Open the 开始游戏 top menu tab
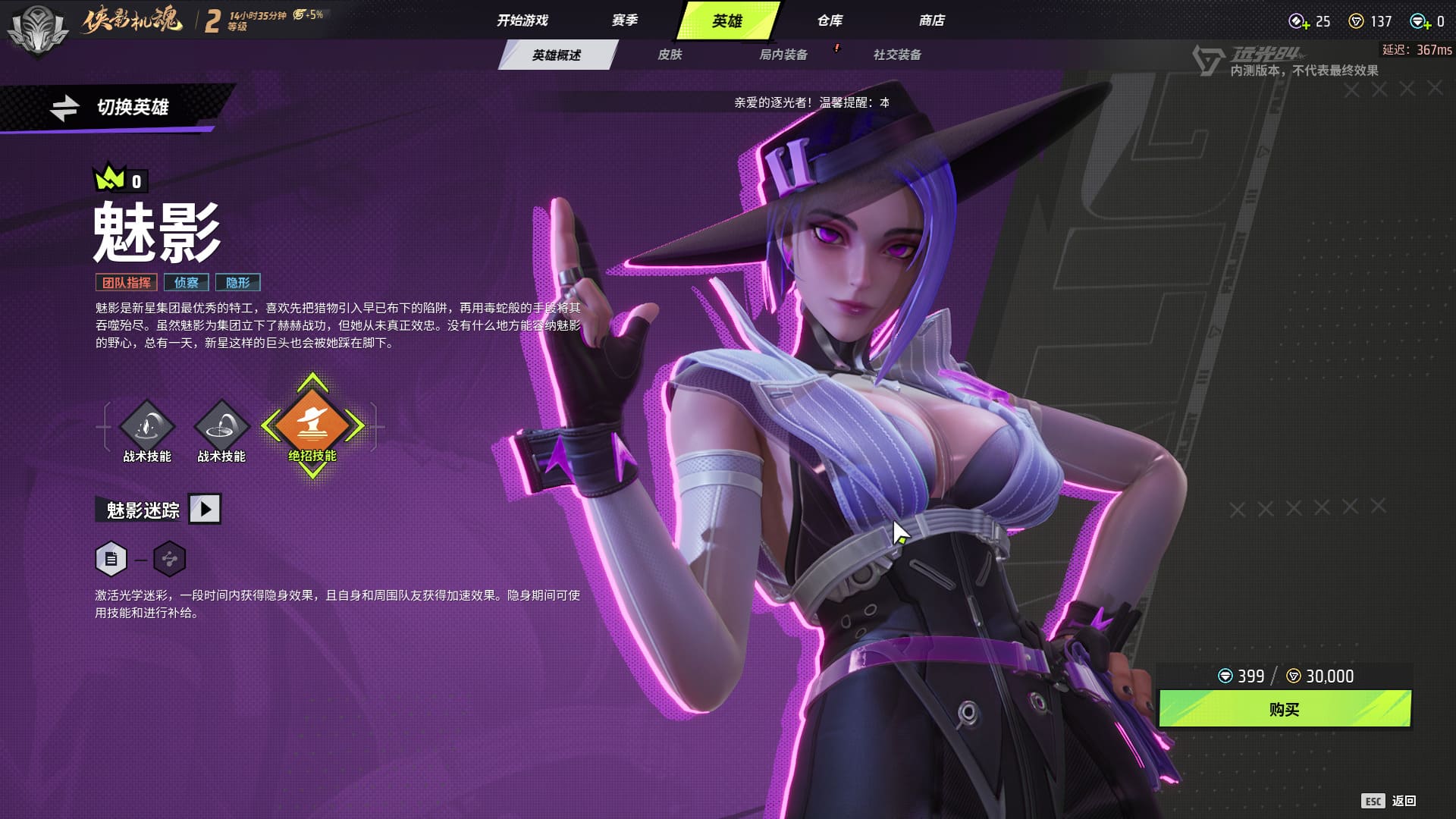 [x=522, y=20]
